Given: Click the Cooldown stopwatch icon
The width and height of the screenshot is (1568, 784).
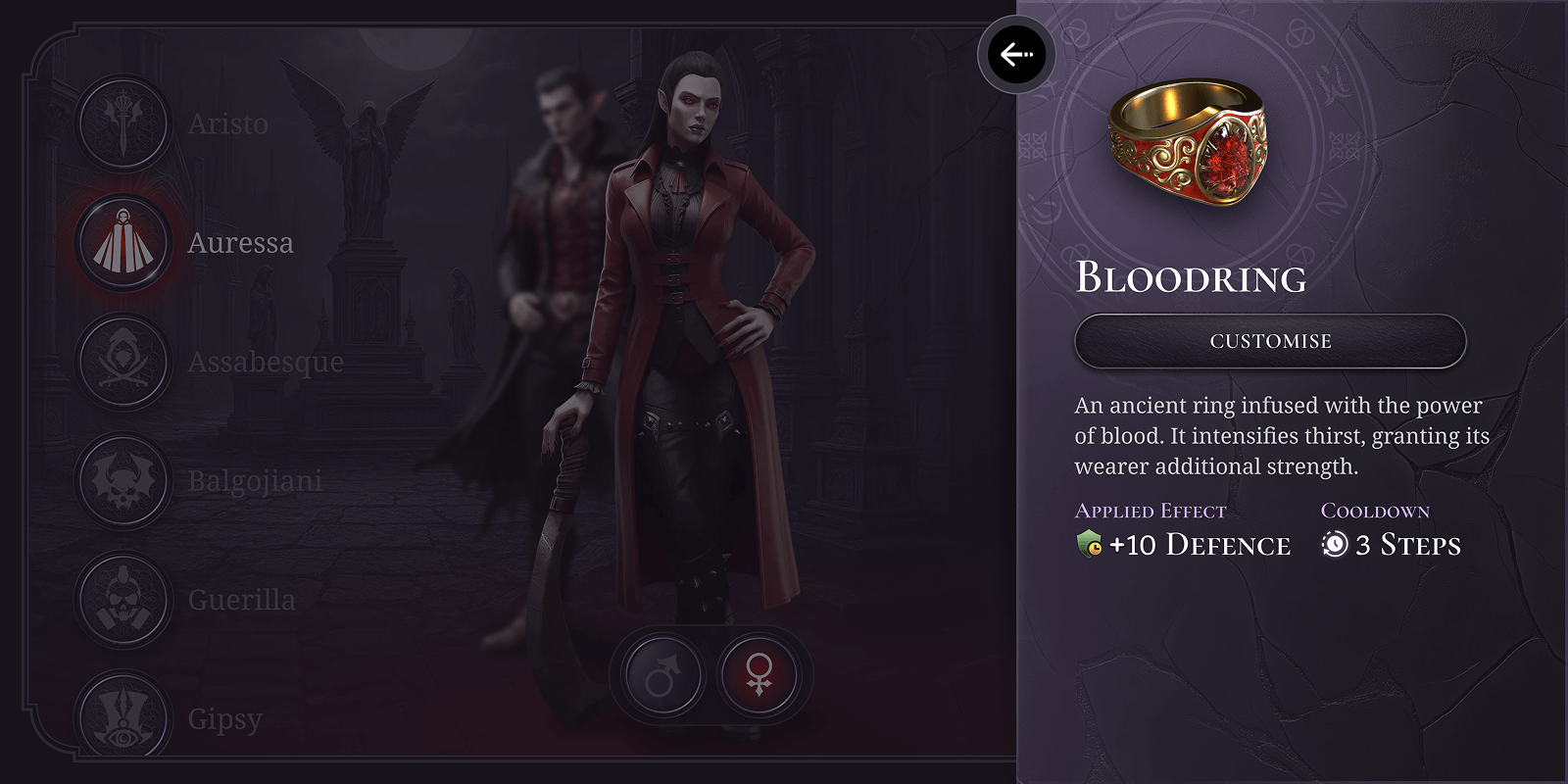Looking at the screenshot, I should coord(1335,545).
